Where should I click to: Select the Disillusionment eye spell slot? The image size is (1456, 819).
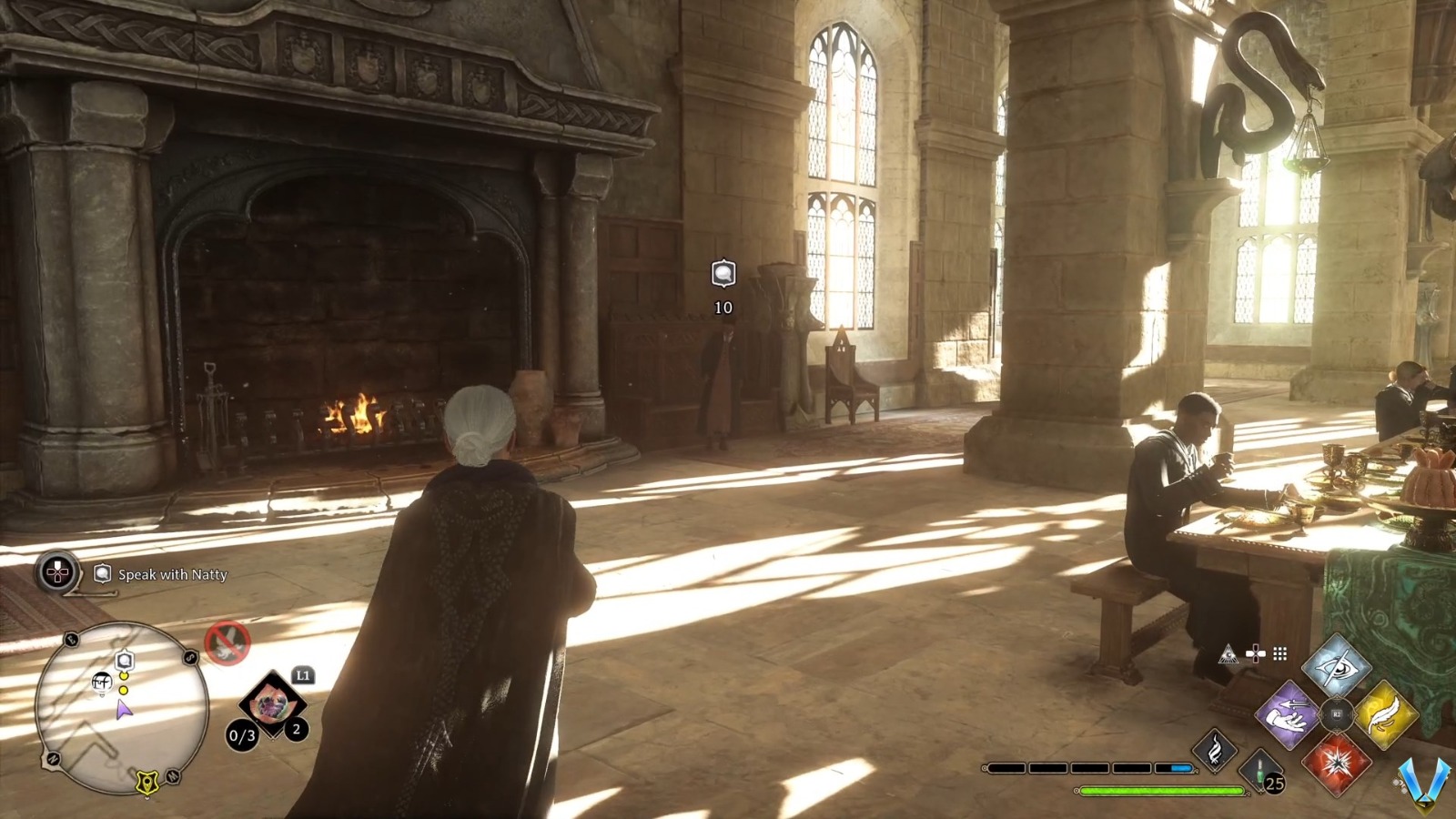1336,667
